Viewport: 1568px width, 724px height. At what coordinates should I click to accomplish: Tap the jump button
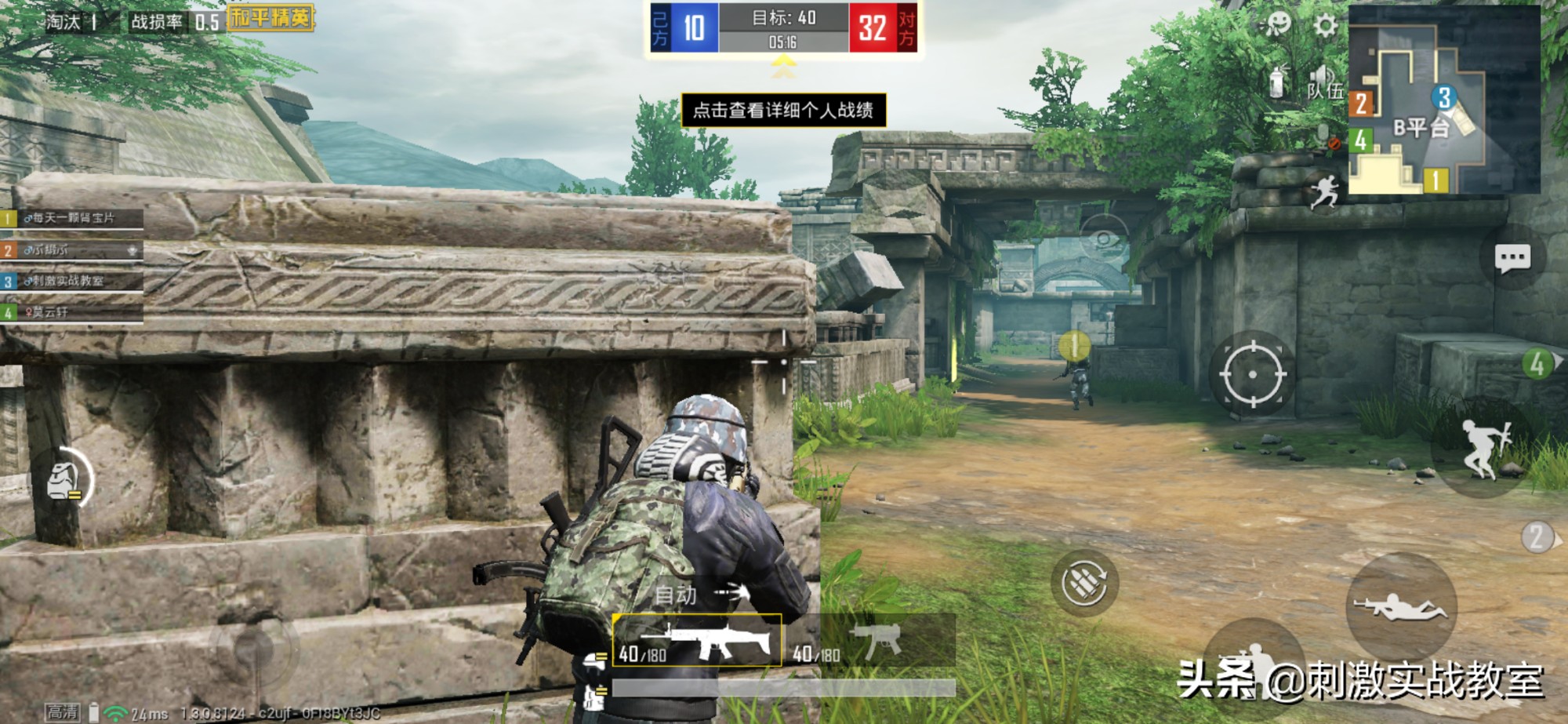tap(1483, 448)
